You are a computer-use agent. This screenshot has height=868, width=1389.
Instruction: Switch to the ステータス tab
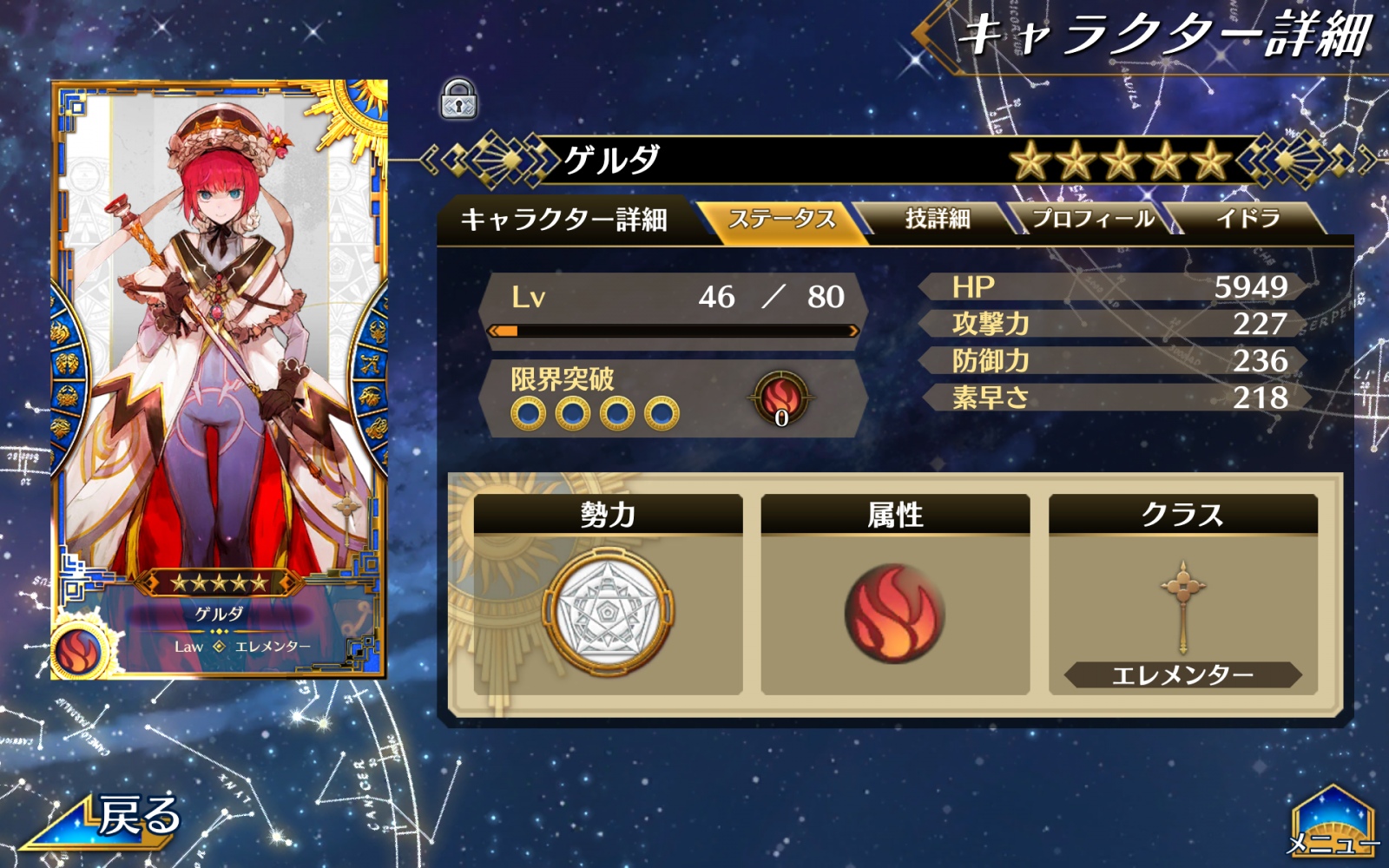(781, 219)
